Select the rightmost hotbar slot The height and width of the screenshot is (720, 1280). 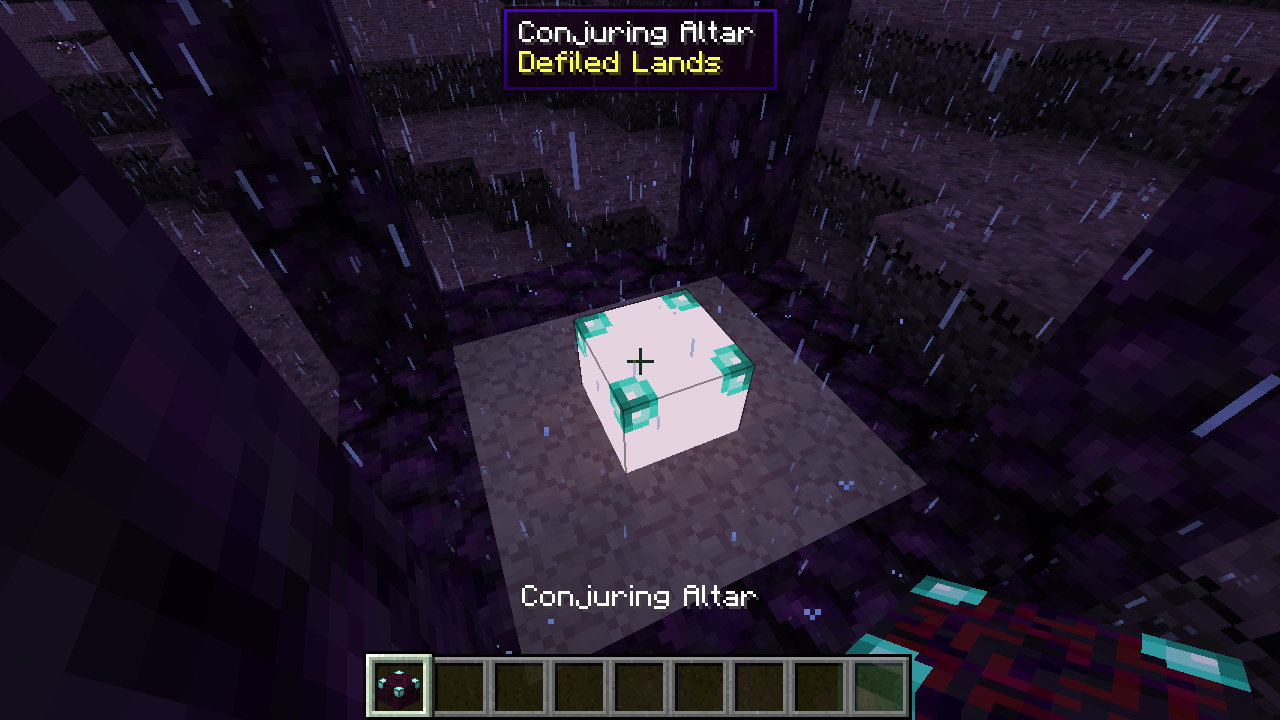[x=878, y=687]
